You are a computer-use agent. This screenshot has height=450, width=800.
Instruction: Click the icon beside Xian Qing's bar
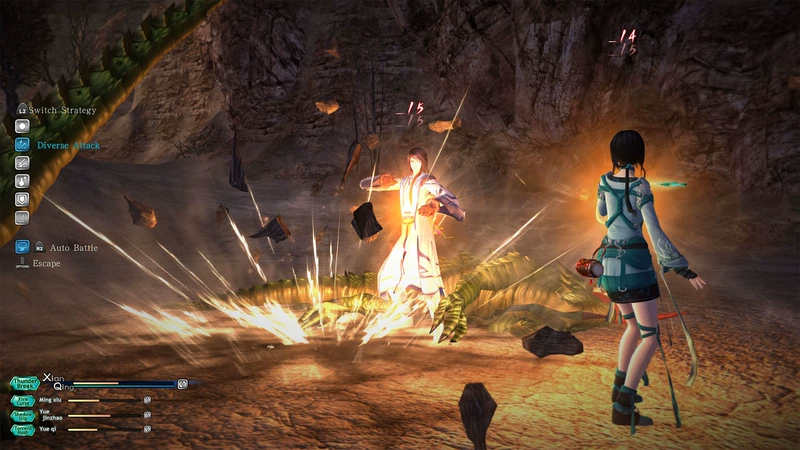pos(183,383)
